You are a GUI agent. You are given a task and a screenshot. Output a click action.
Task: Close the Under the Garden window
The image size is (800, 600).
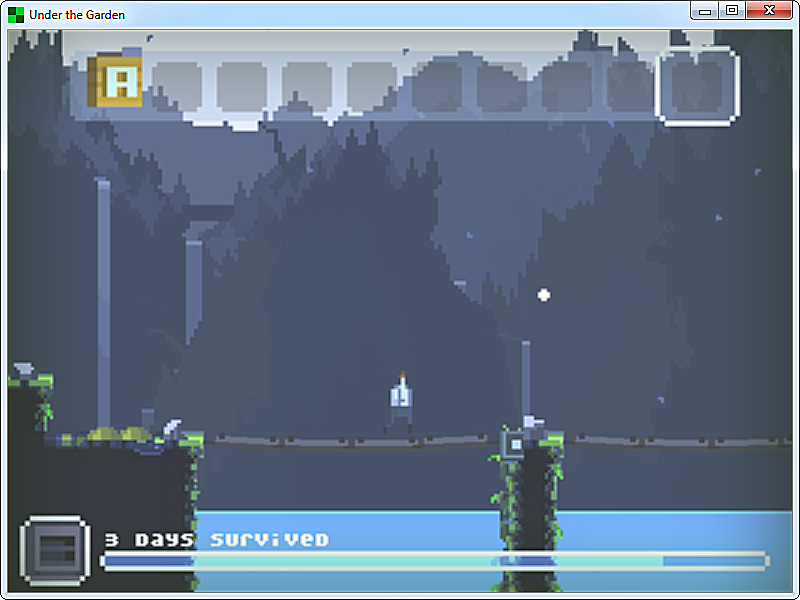click(x=768, y=10)
